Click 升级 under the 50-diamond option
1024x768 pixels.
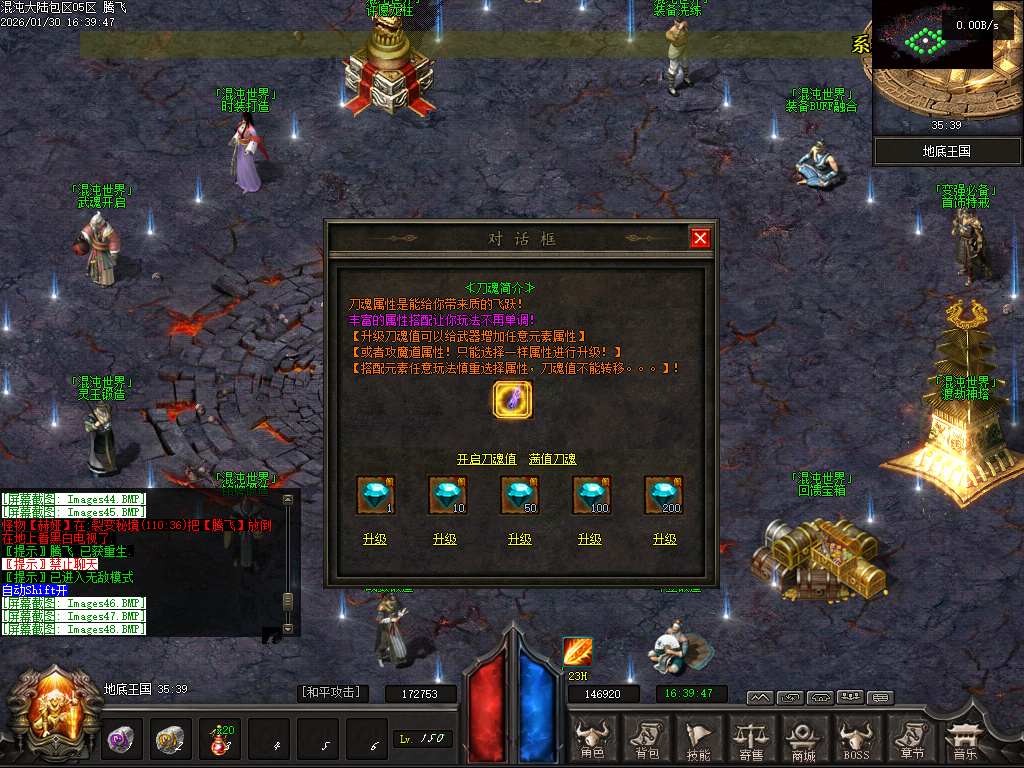pos(519,539)
